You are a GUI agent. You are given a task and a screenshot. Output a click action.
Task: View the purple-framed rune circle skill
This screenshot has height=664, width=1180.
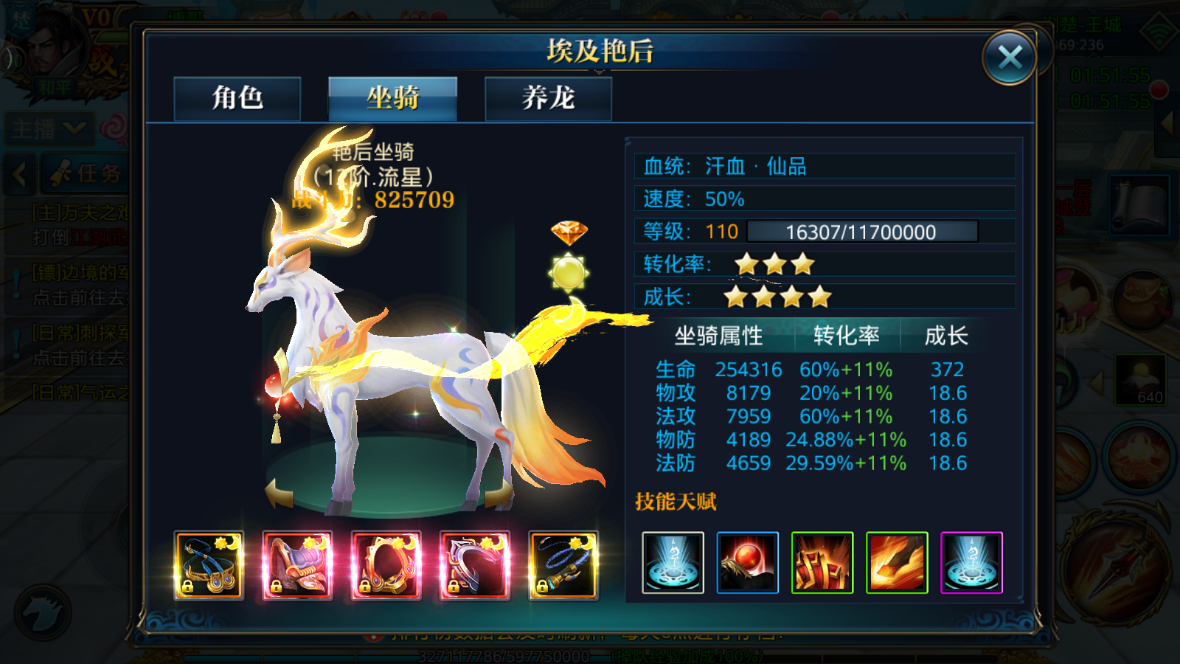click(972, 563)
